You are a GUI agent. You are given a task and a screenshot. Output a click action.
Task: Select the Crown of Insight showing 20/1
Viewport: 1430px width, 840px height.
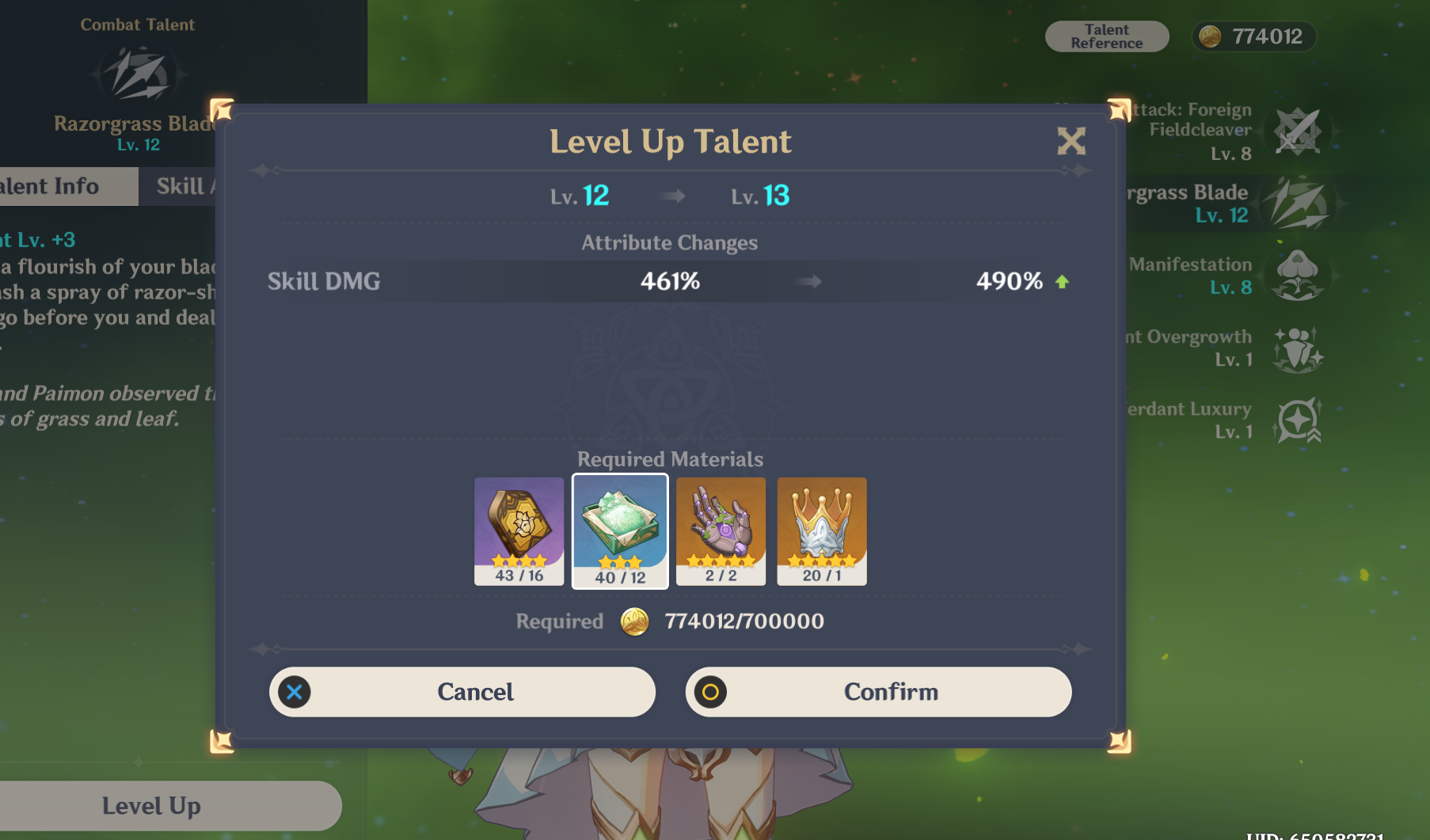pos(821,530)
